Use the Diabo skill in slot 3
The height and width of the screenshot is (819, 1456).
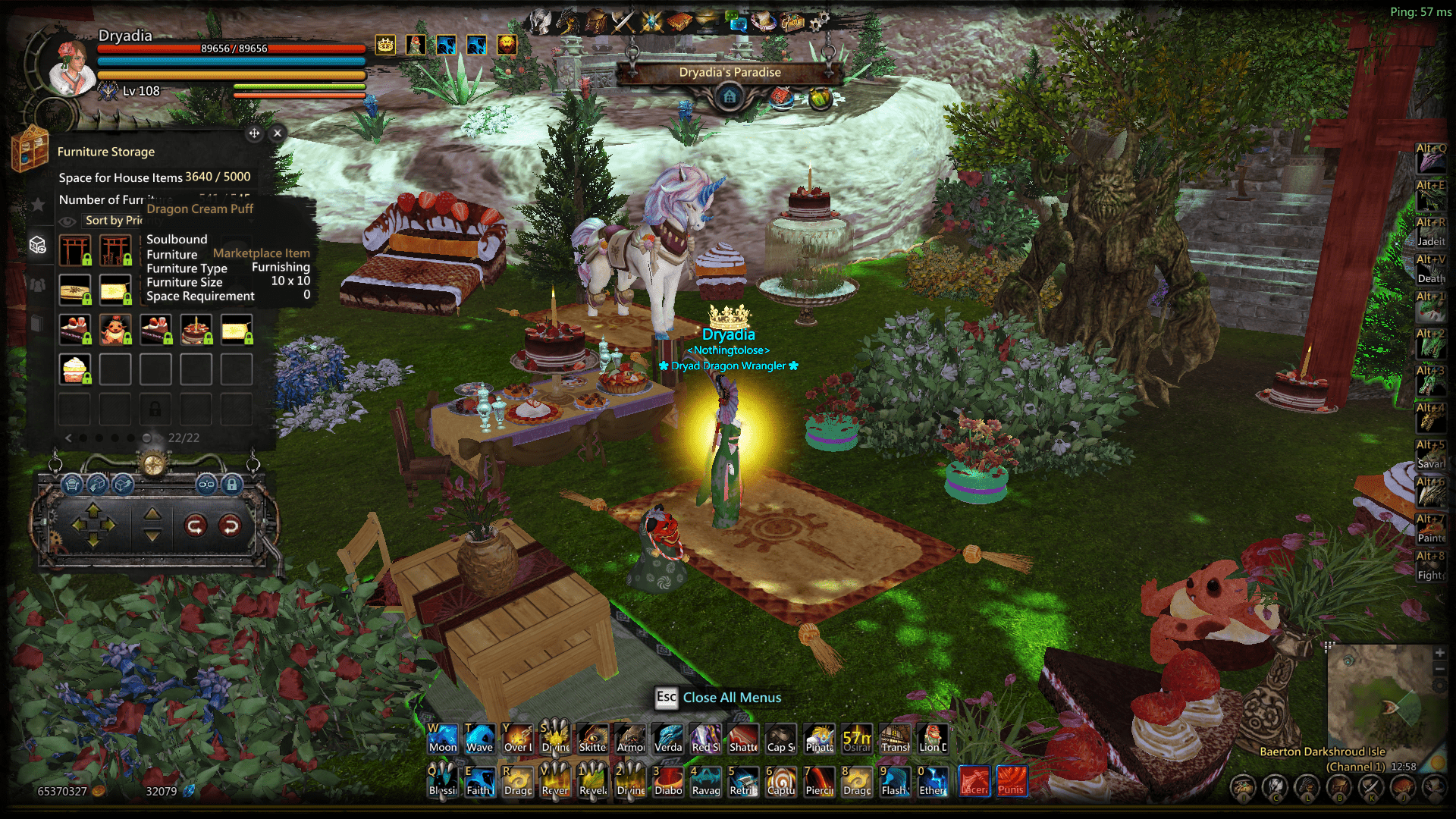point(668,781)
